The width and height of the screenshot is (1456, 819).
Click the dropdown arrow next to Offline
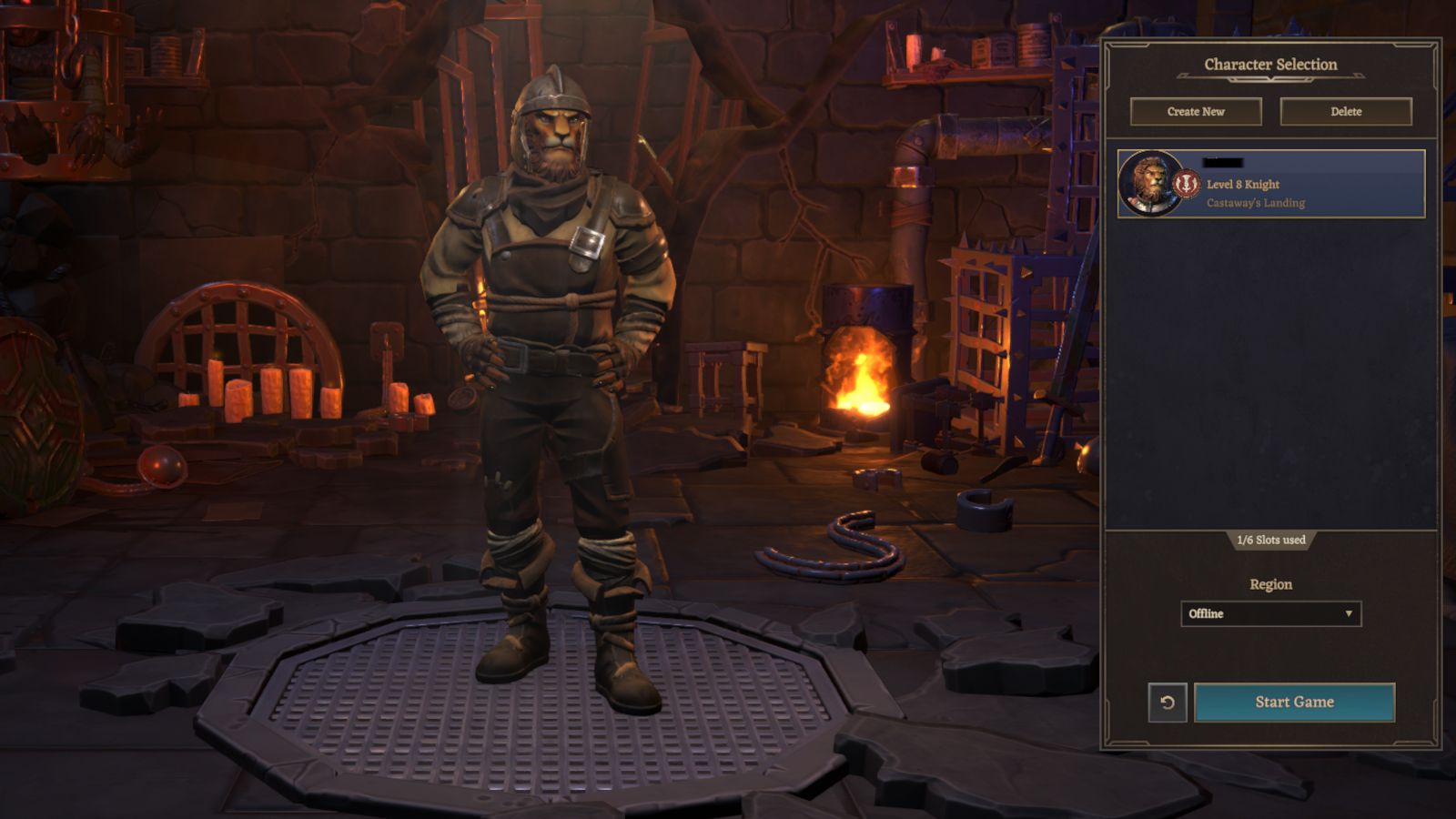[x=1350, y=614]
